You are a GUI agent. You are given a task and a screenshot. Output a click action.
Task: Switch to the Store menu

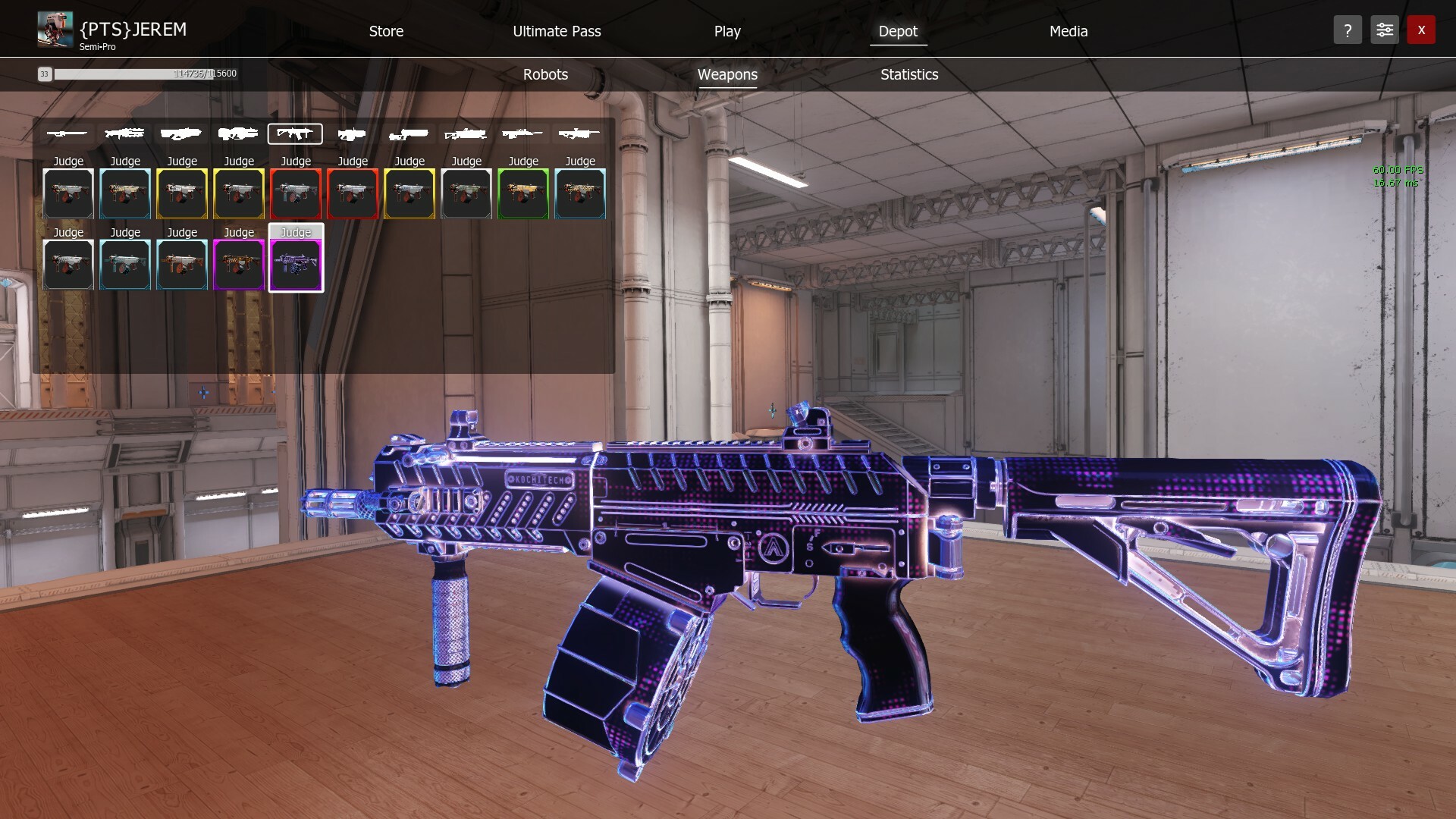(x=386, y=31)
